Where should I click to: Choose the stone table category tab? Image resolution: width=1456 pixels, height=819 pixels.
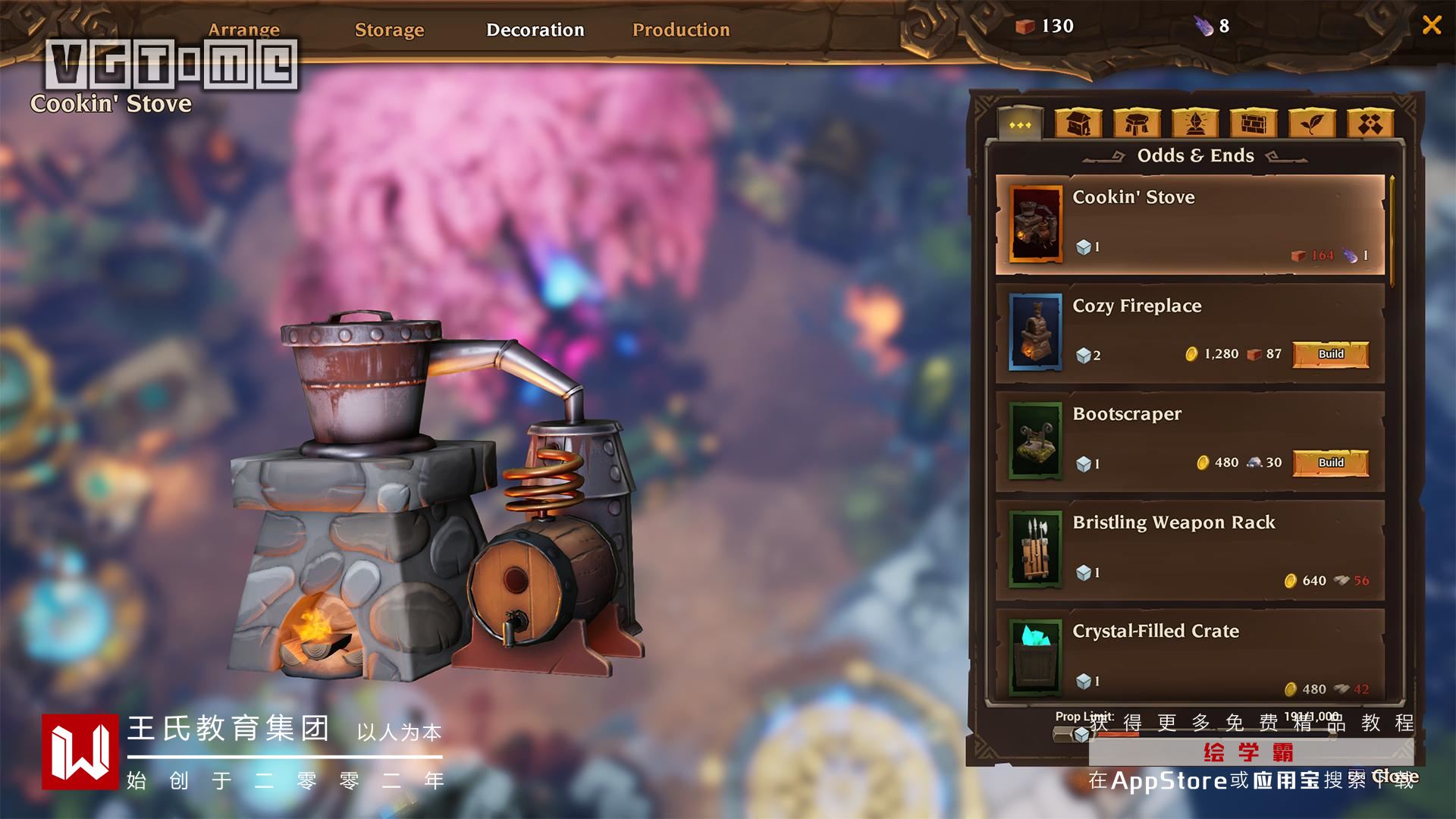(1137, 124)
